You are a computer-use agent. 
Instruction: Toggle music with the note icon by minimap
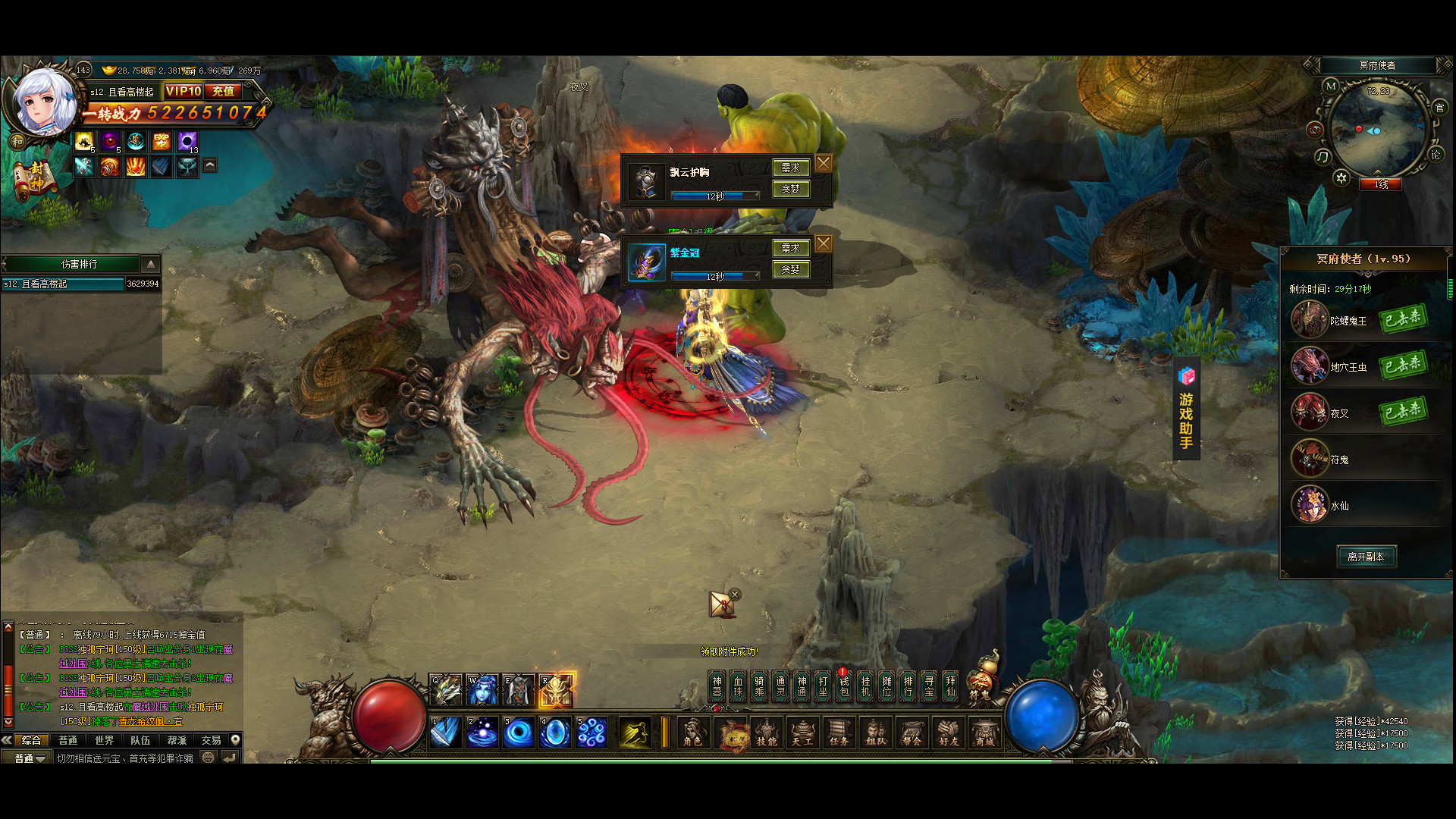[x=1323, y=157]
